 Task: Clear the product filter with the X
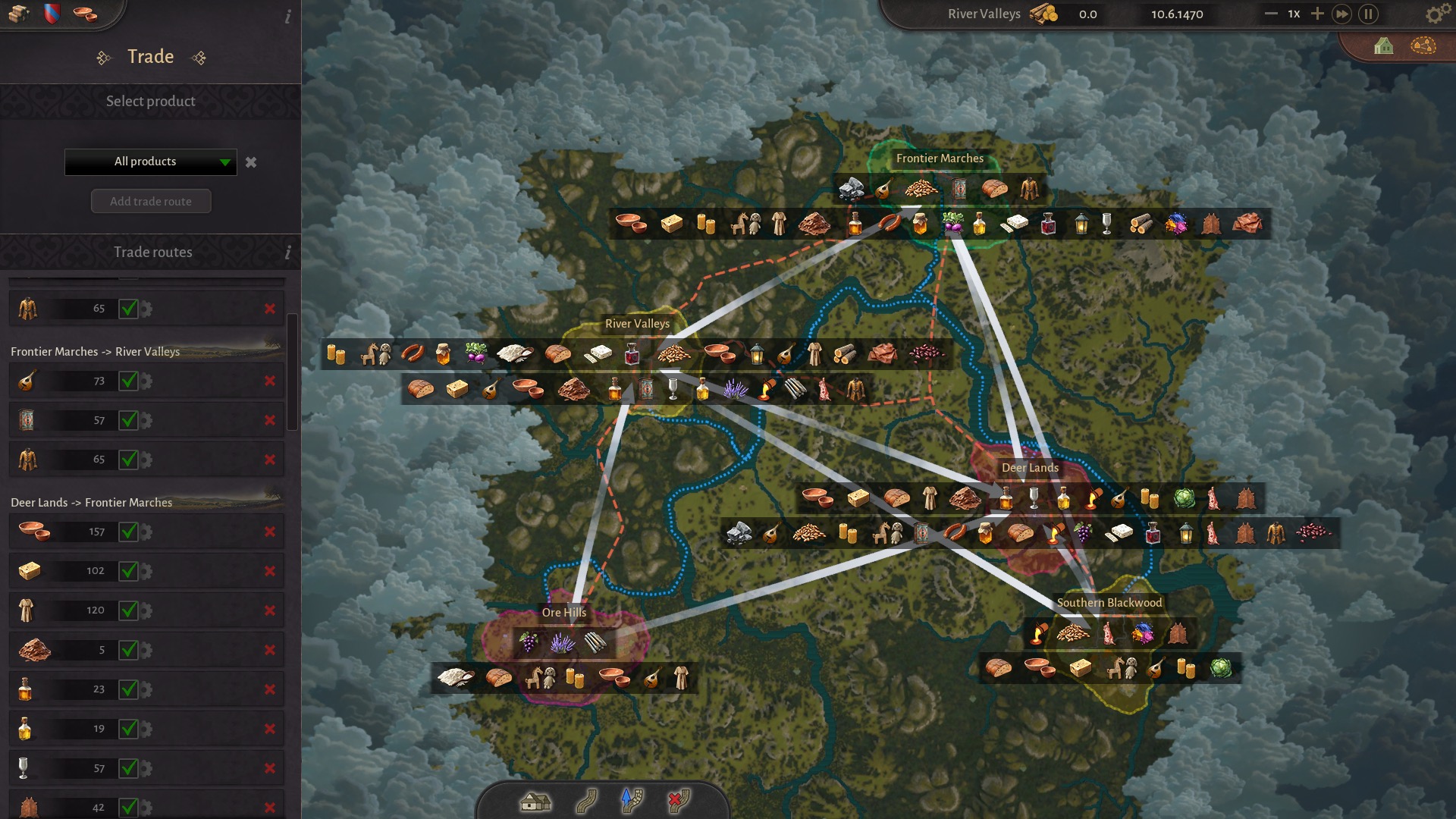point(251,162)
